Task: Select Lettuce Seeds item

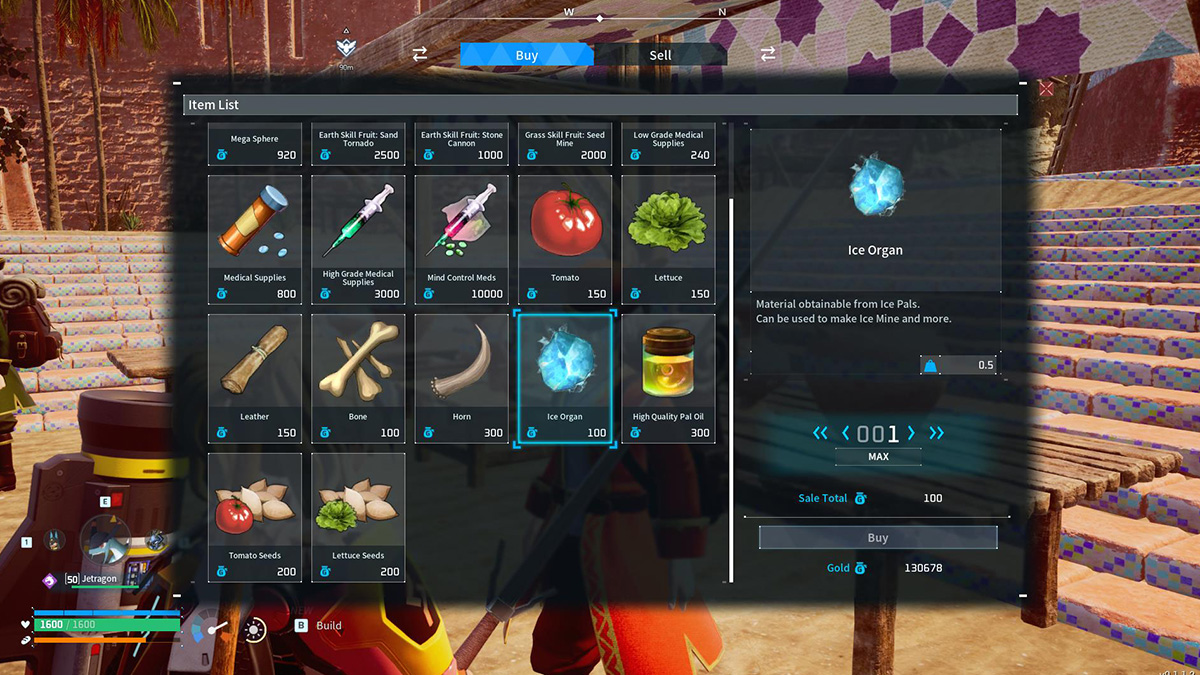Action: [x=358, y=517]
